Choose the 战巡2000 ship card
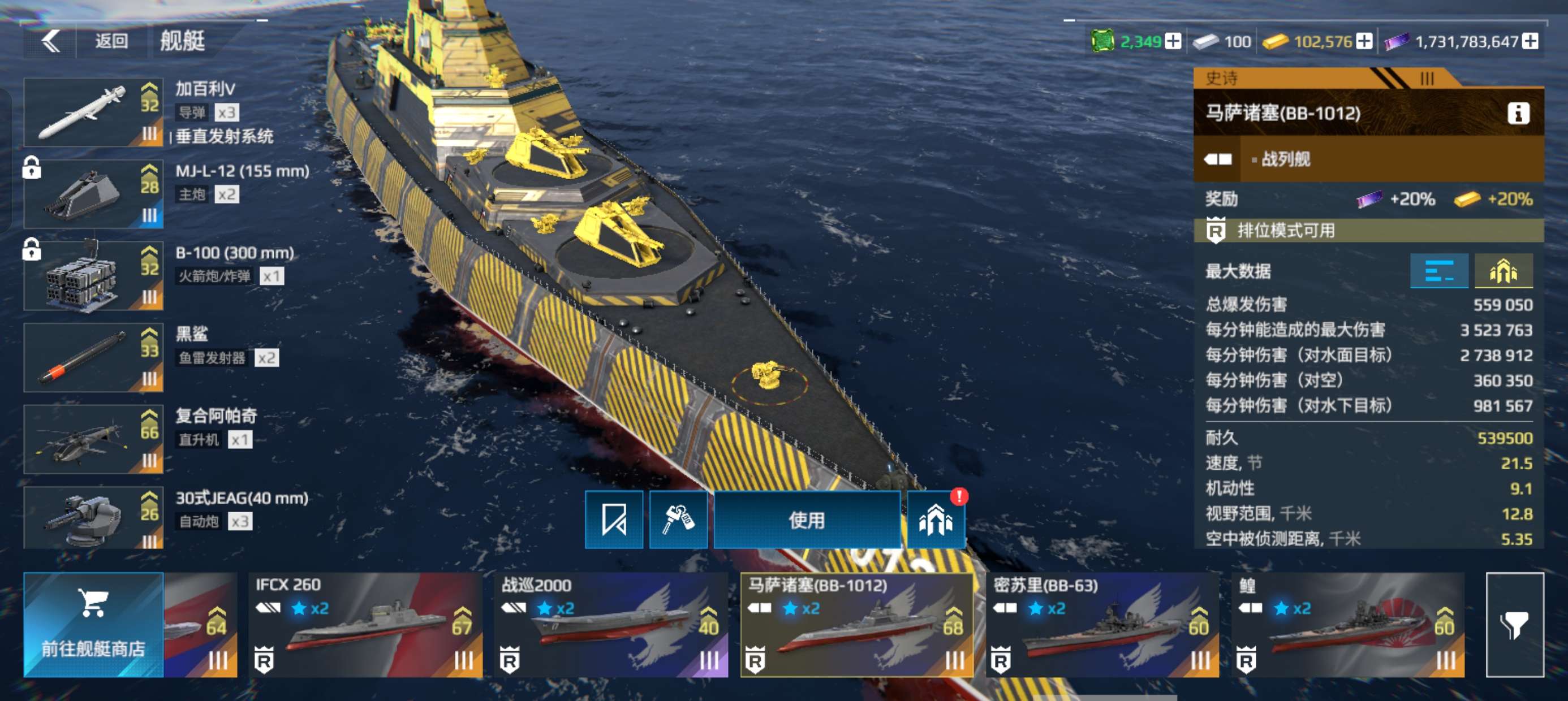This screenshot has width=1568, height=701. [610, 625]
